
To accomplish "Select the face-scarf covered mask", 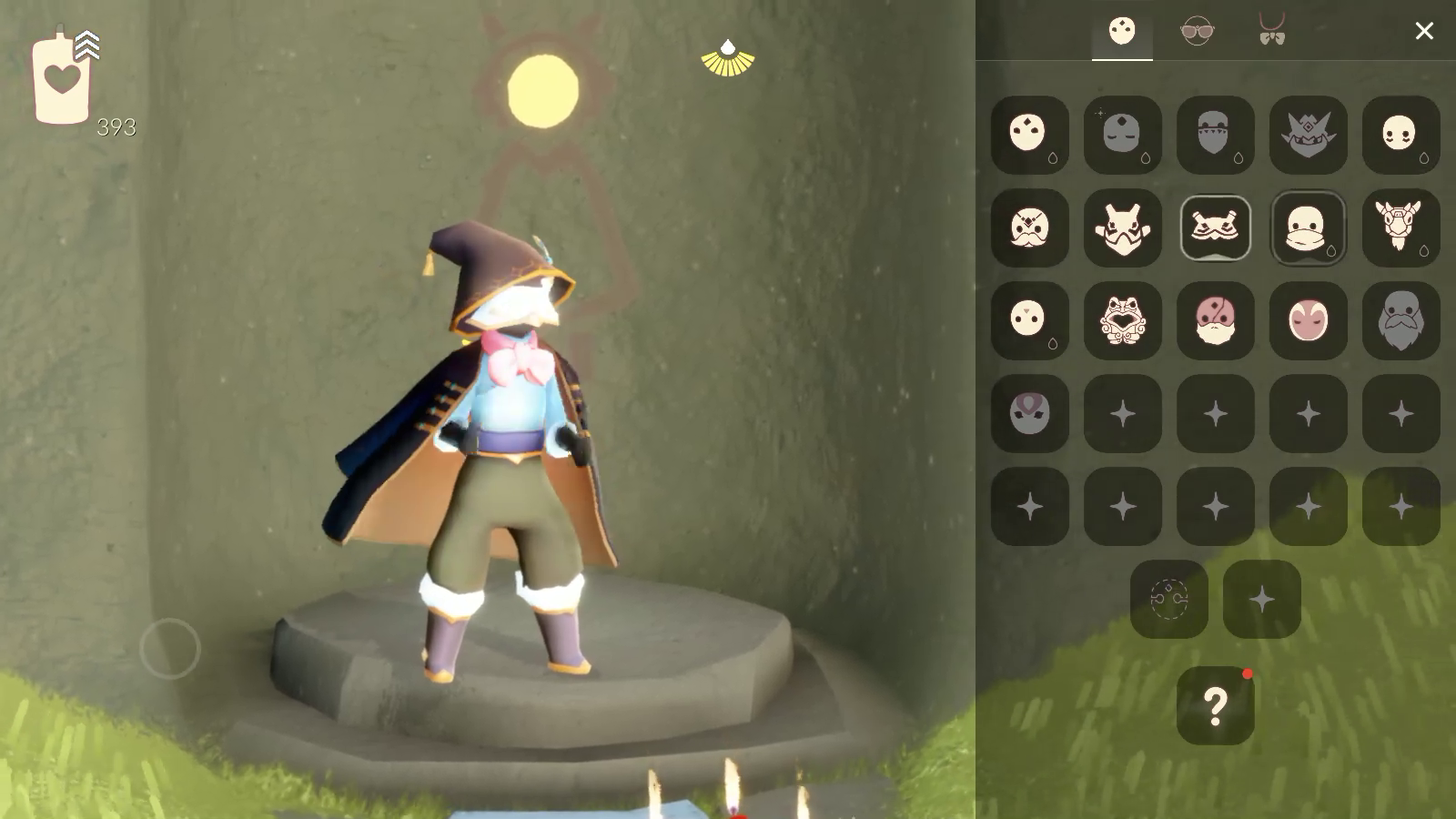I will coord(1308,227).
